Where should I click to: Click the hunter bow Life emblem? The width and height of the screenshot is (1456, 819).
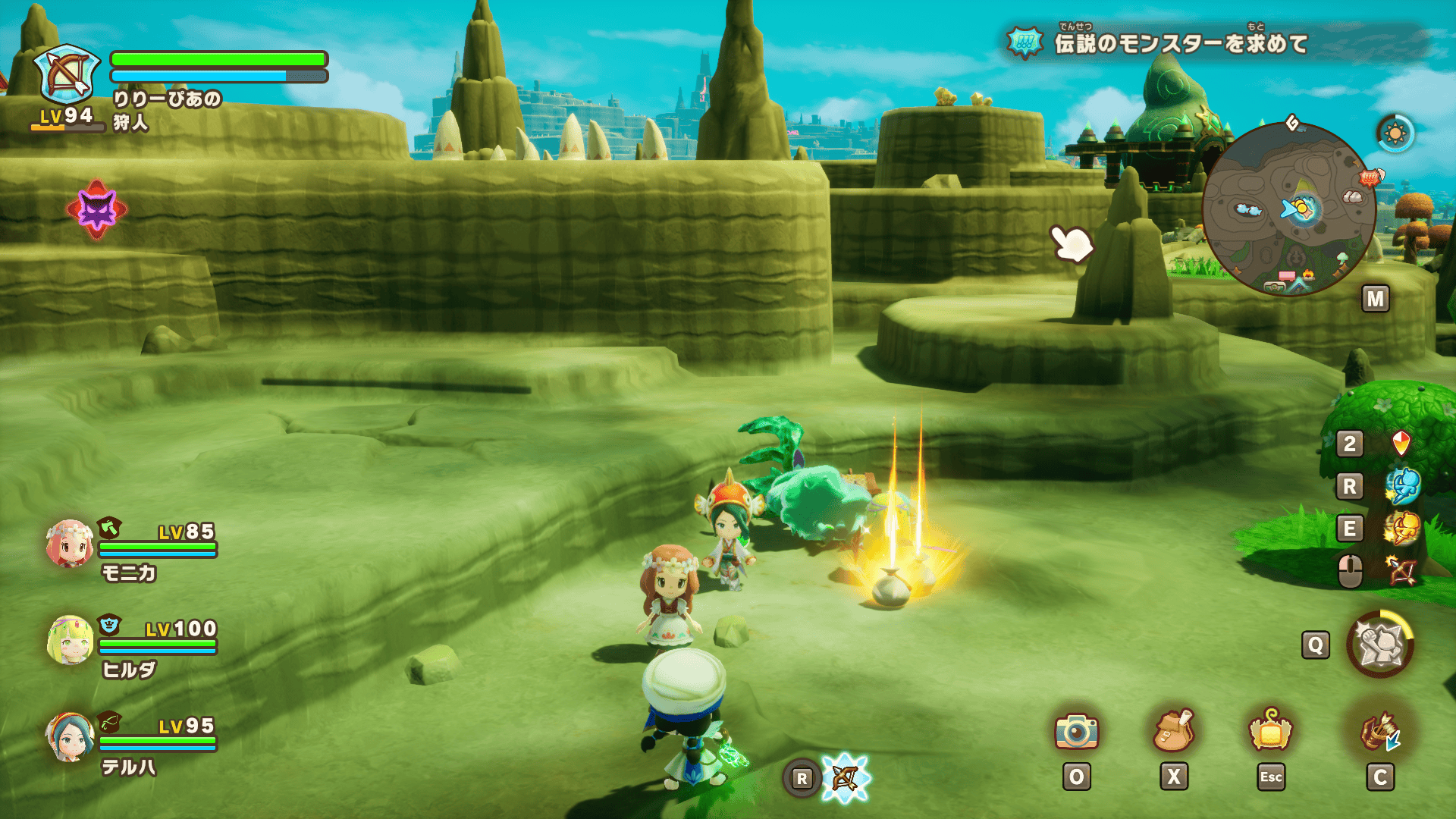tap(67, 74)
